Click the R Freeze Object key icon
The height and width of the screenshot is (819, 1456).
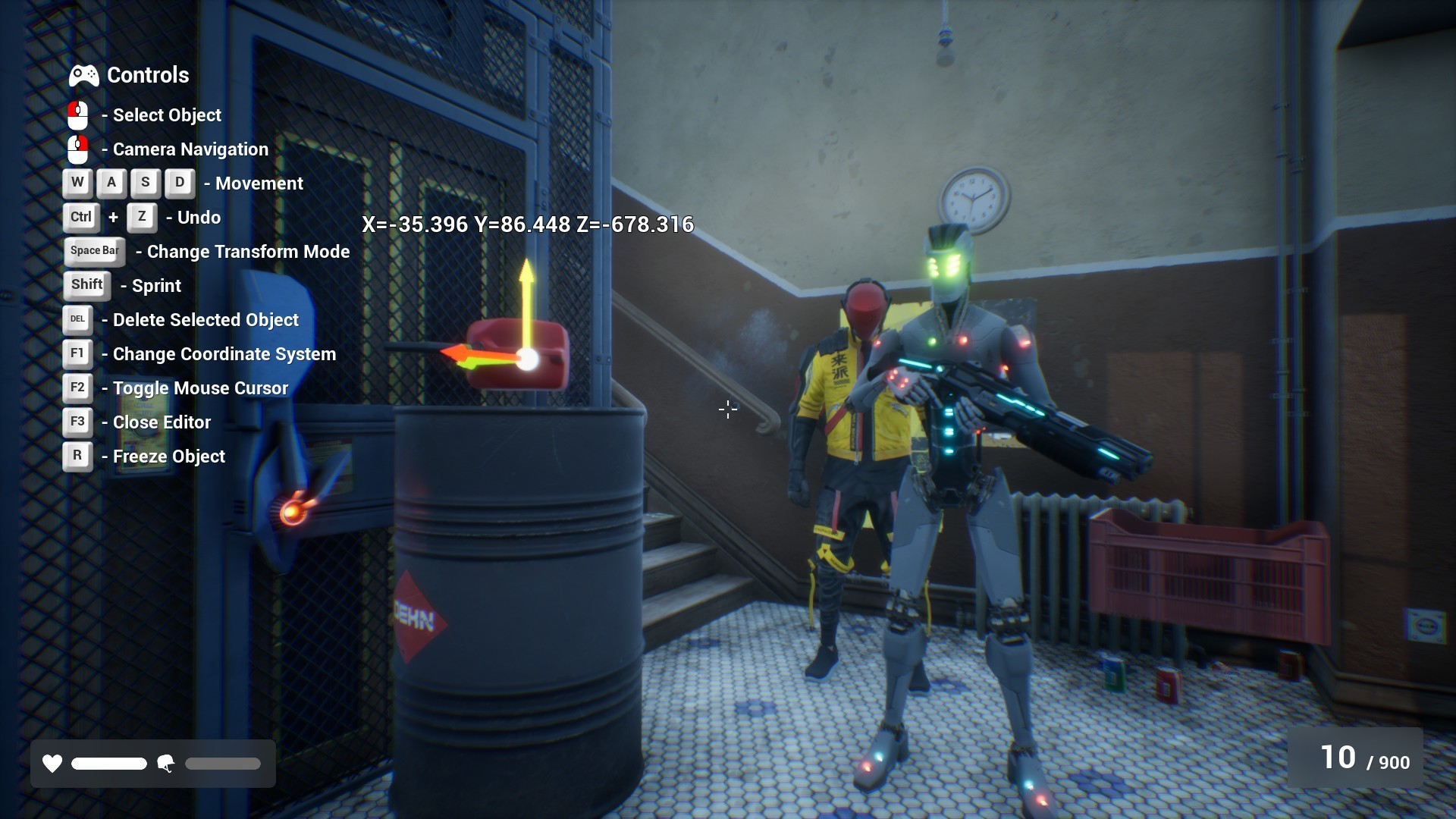point(77,456)
